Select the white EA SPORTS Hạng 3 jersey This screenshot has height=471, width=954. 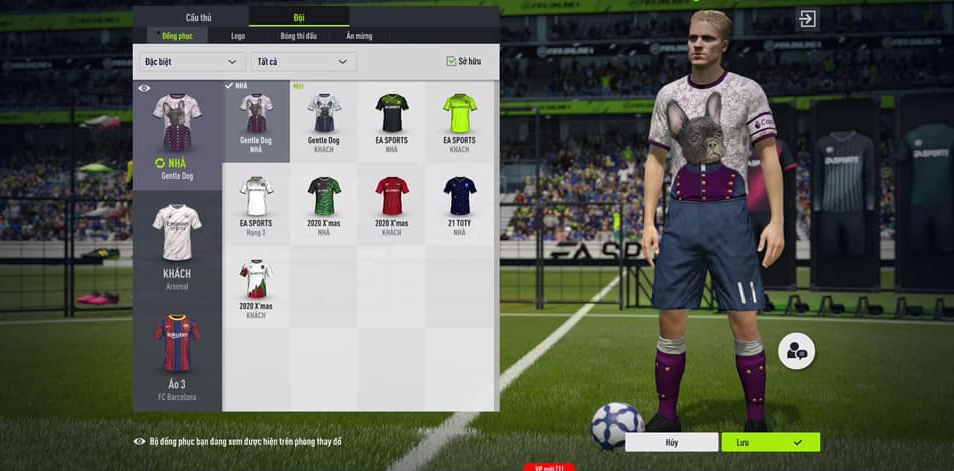[x=256, y=204]
